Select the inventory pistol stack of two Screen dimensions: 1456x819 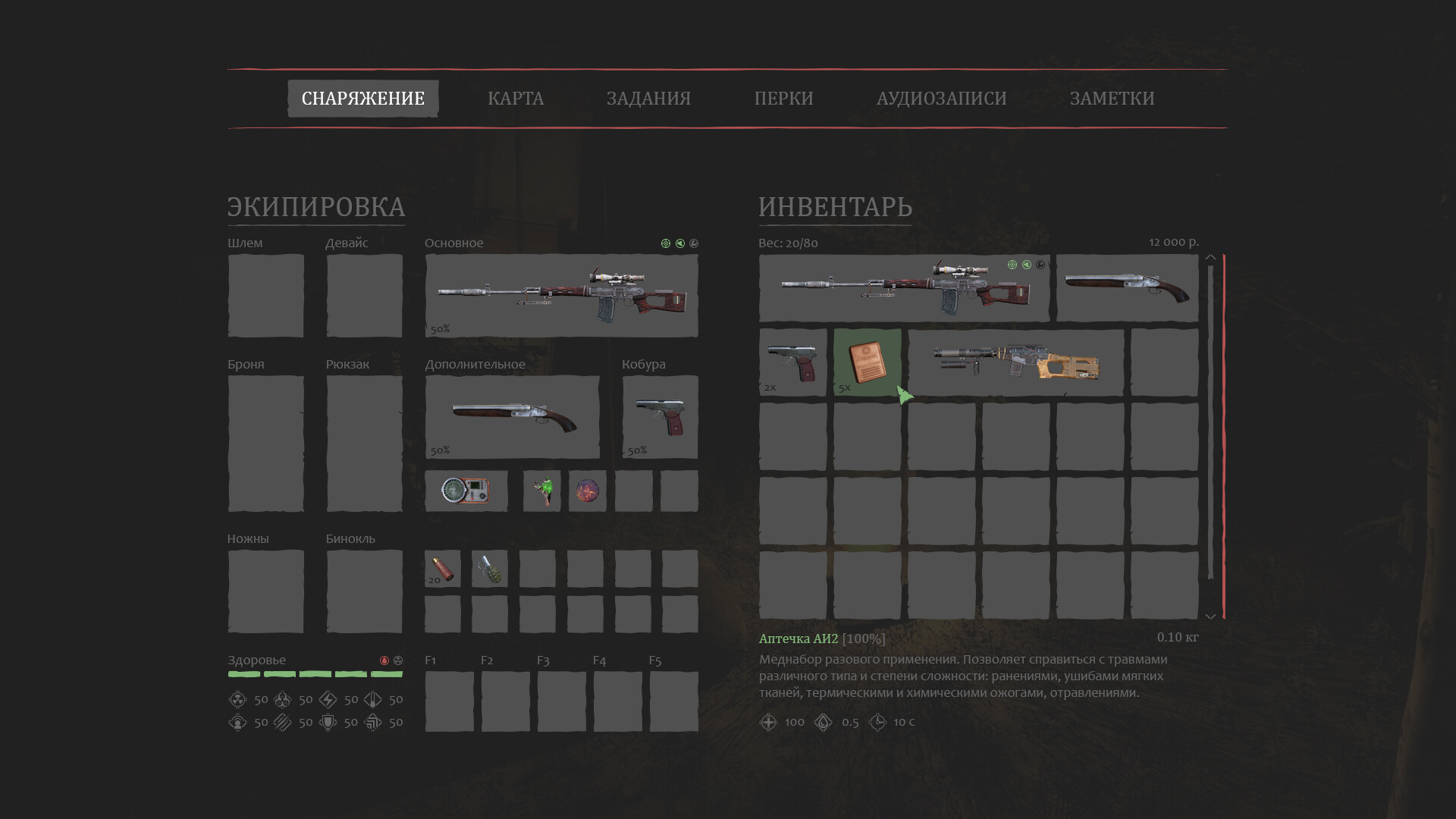[x=792, y=362]
